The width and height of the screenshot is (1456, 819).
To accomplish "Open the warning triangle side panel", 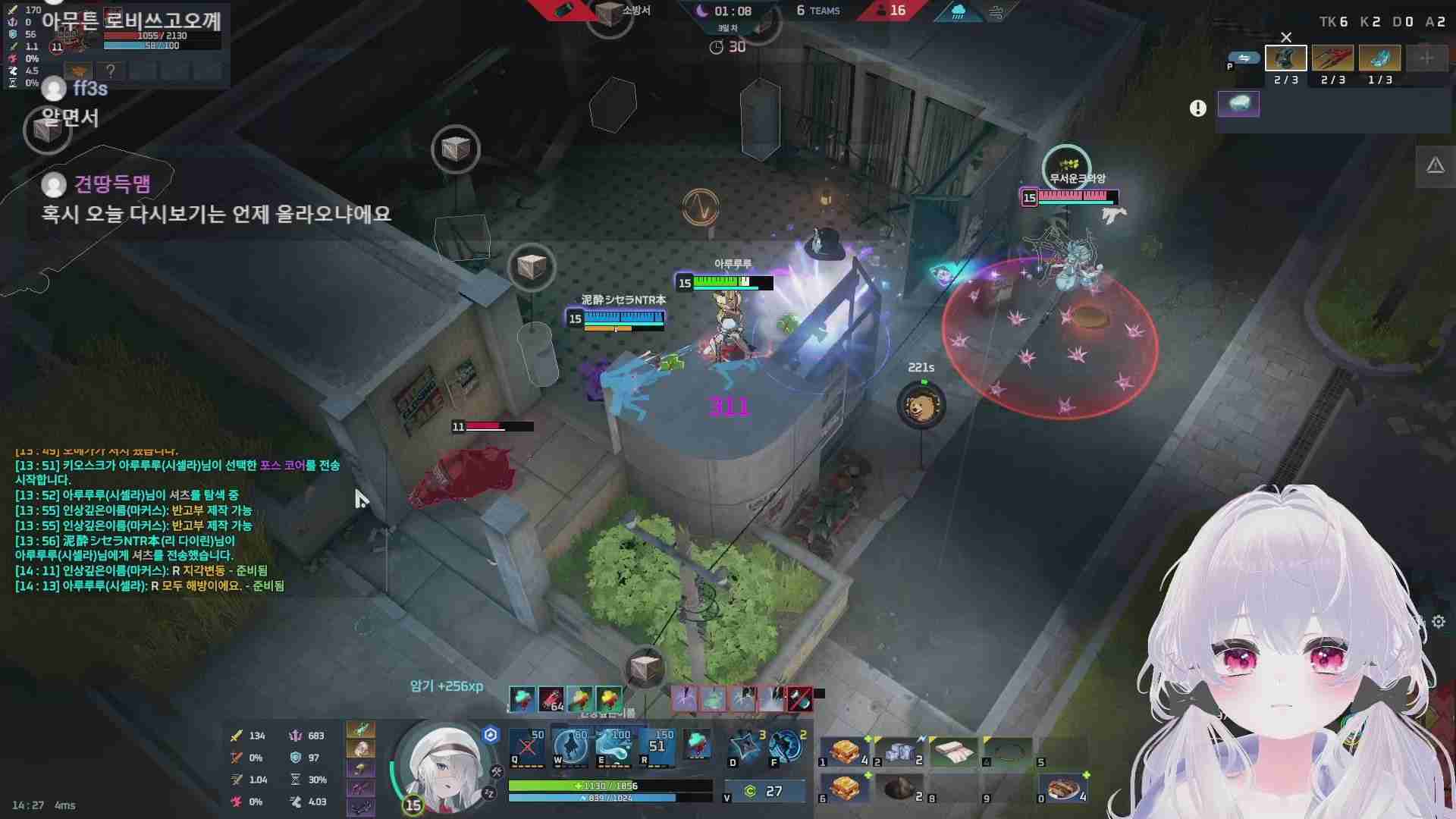I will [1435, 166].
